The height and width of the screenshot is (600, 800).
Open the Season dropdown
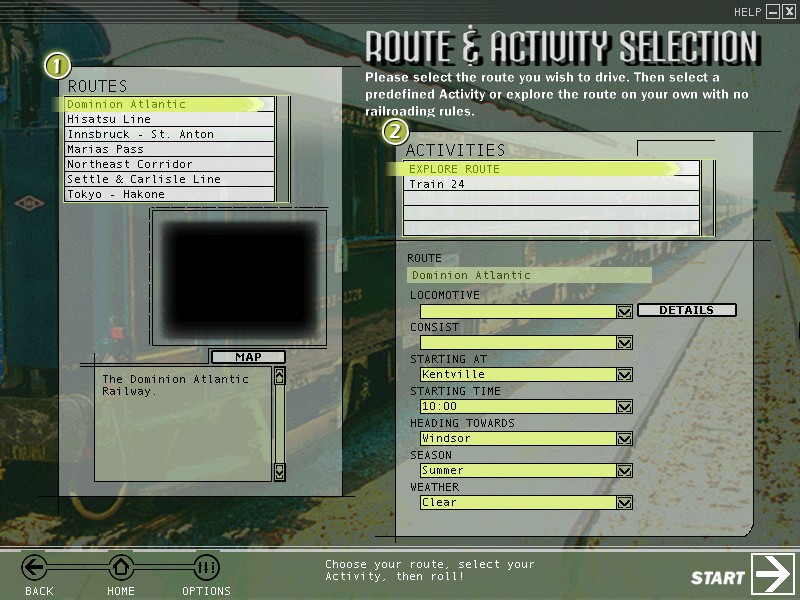(625, 471)
